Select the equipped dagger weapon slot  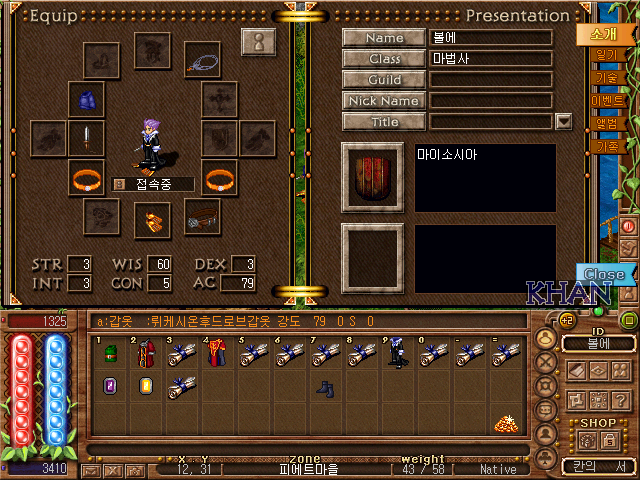(87, 138)
